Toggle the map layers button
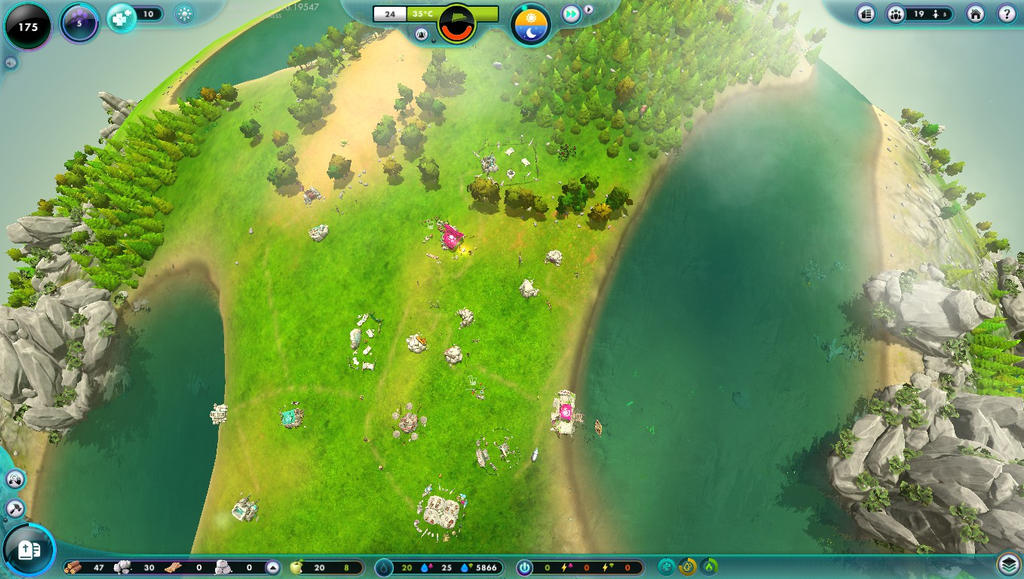 [x=1008, y=564]
